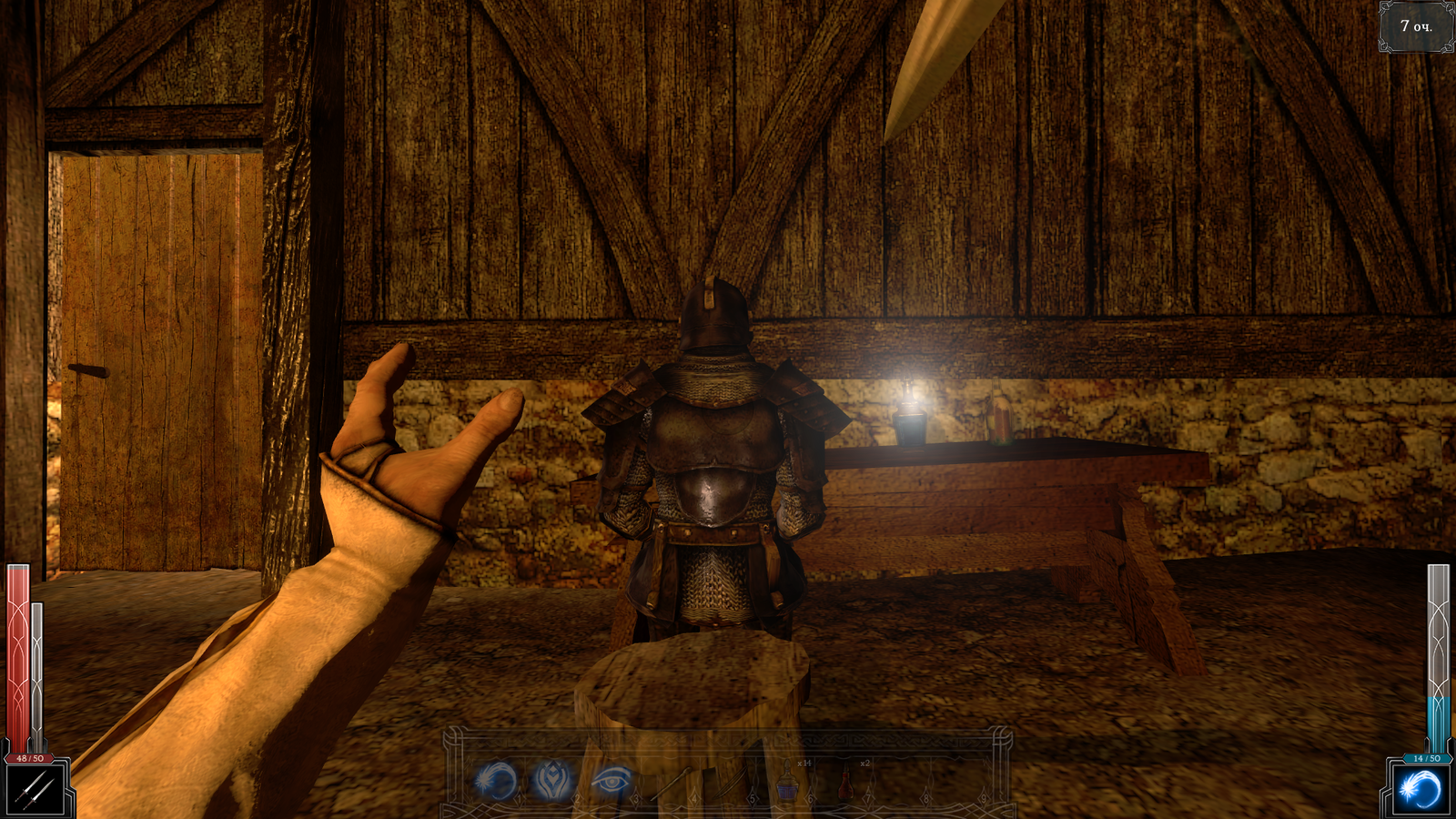
Task: Click the equipped twin daggers weapon box
Action: pos(36,790)
